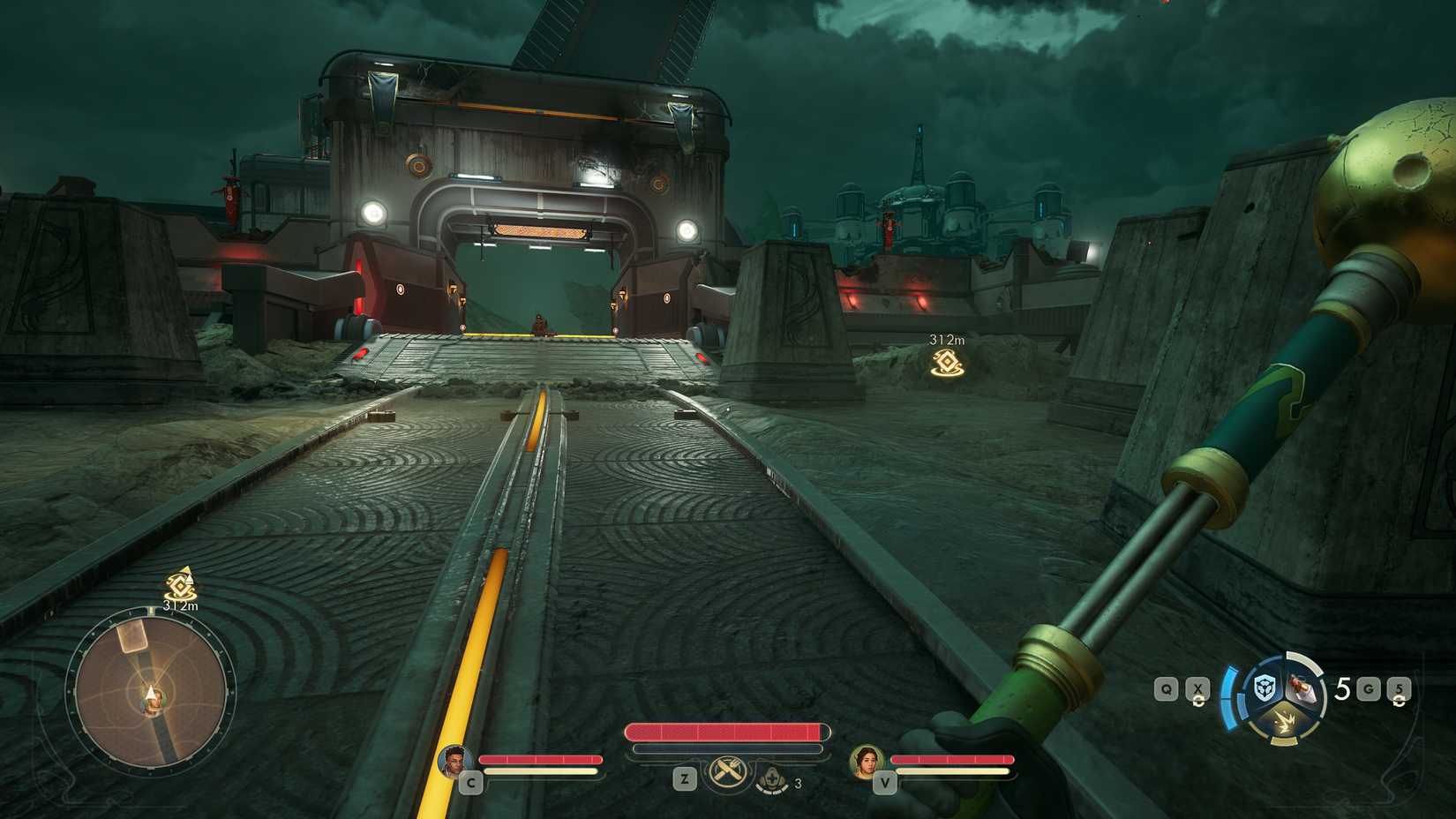Select companion portrait labeled C

[x=454, y=762]
